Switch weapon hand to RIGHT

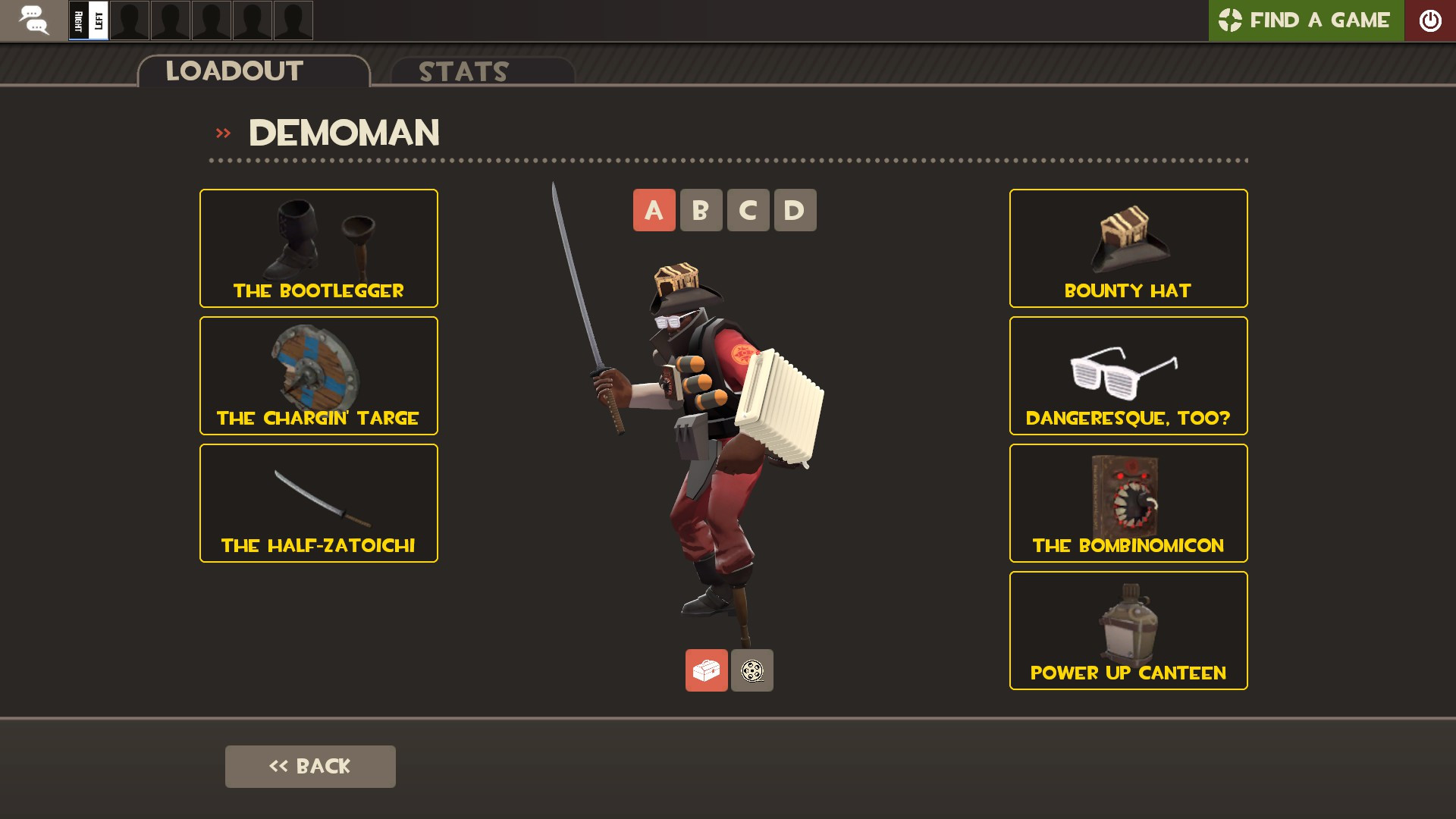pyautogui.click(x=79, y=20)
